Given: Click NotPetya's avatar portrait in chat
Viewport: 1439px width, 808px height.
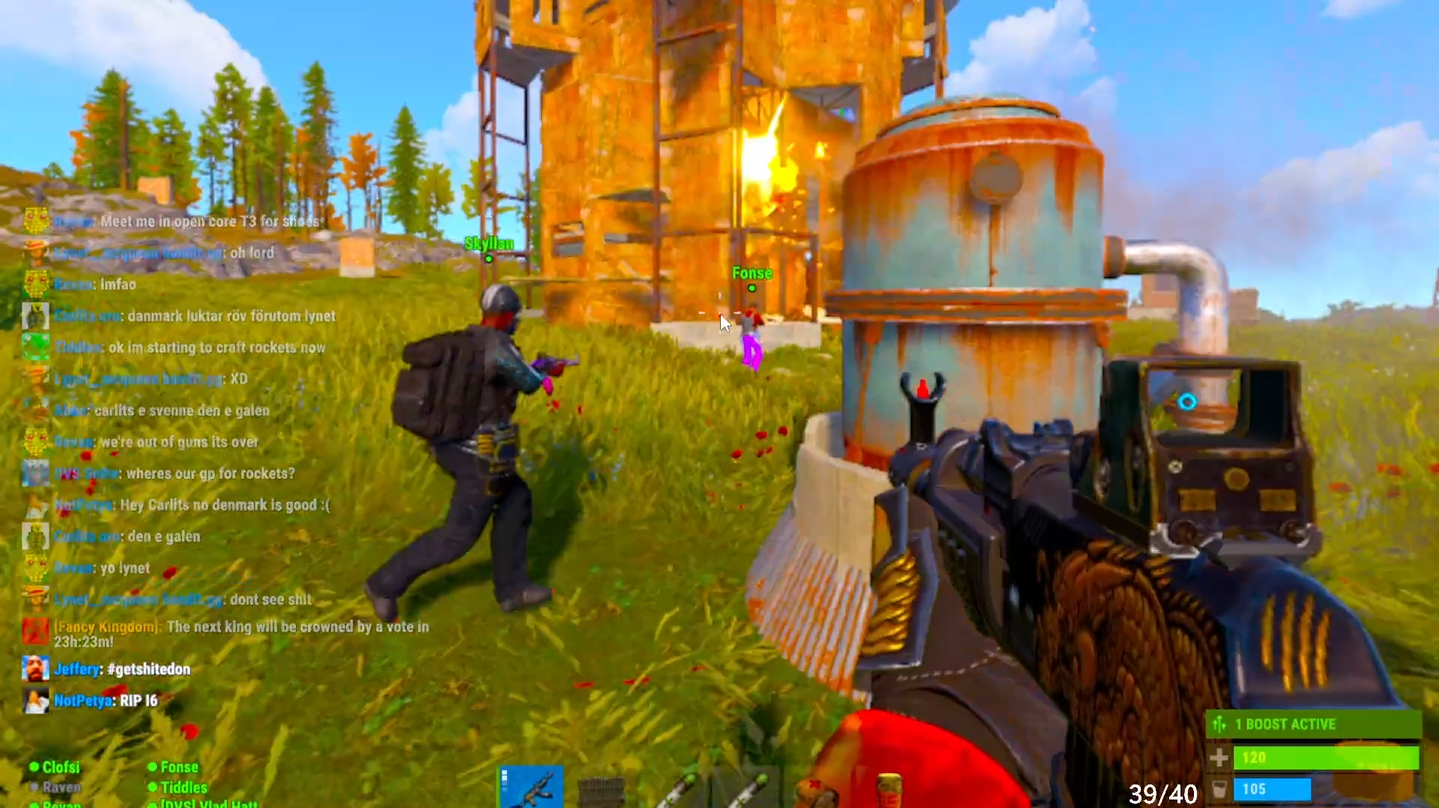Looking at the screenshot, I should (x=36, y=701).
